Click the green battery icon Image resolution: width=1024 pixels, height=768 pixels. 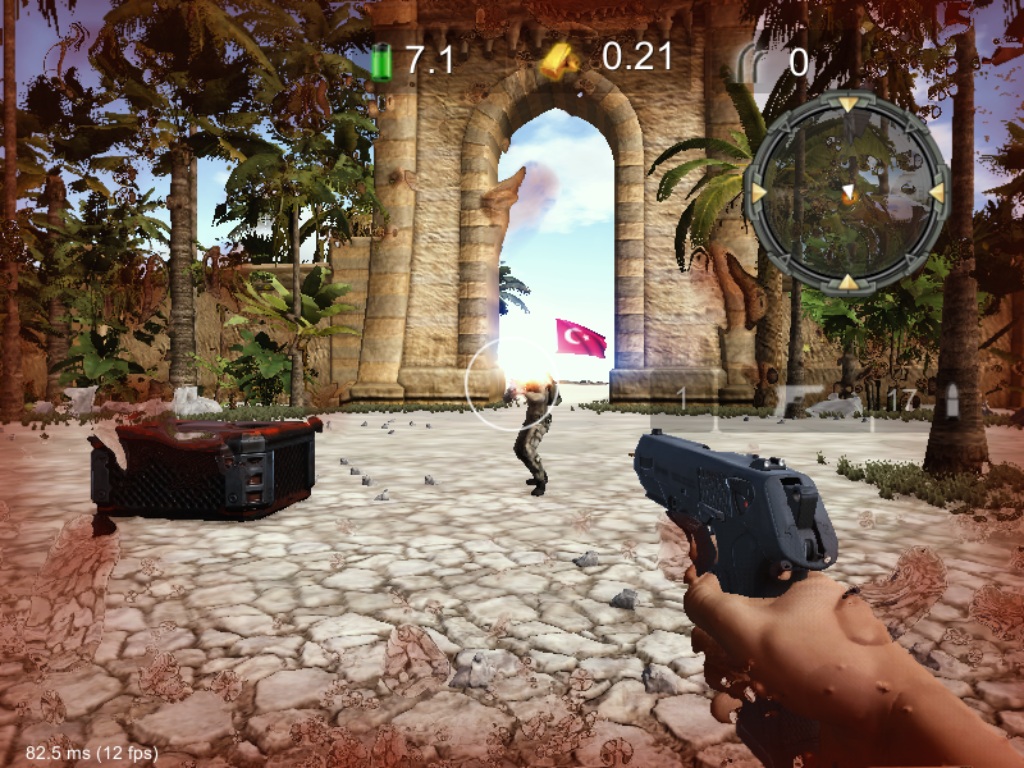(x=381, y=61)
